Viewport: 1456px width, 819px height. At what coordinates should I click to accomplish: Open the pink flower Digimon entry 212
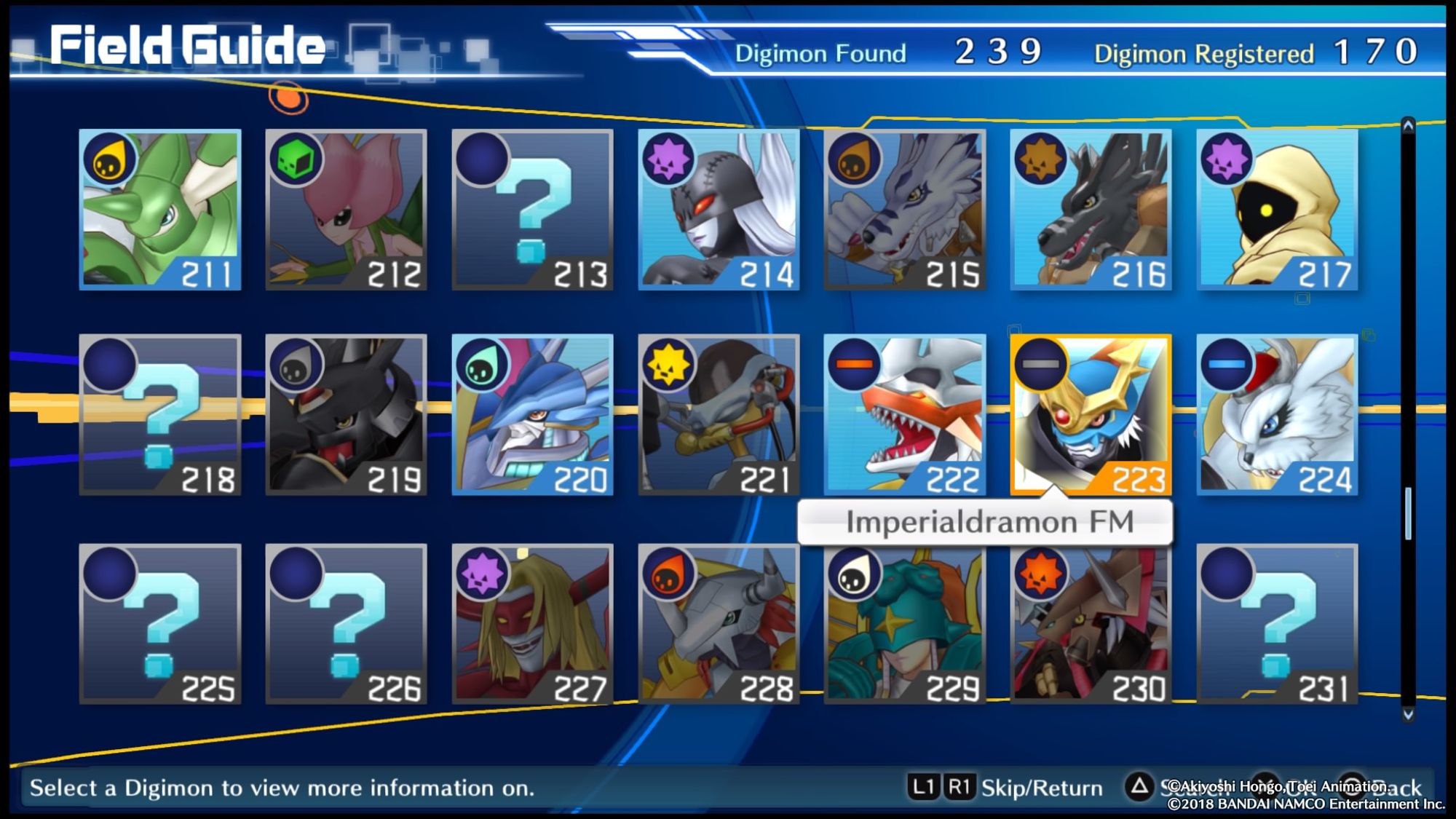(347, 210)
